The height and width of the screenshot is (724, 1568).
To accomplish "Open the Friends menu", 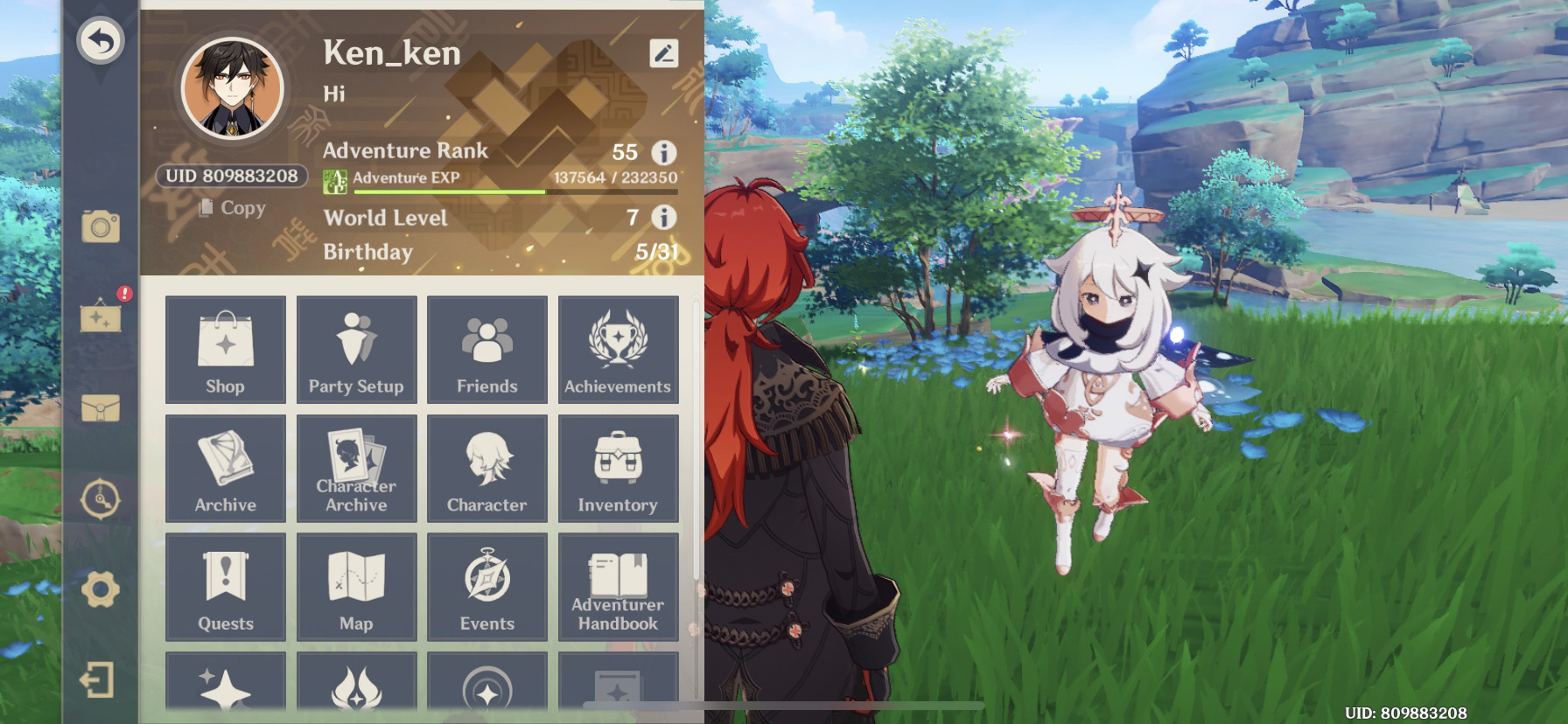I will click(x=487, y=349).
